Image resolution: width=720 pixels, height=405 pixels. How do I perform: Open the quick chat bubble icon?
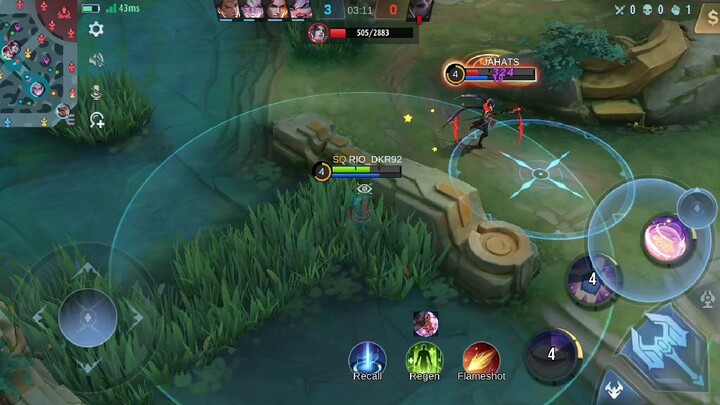pos(96,120)
